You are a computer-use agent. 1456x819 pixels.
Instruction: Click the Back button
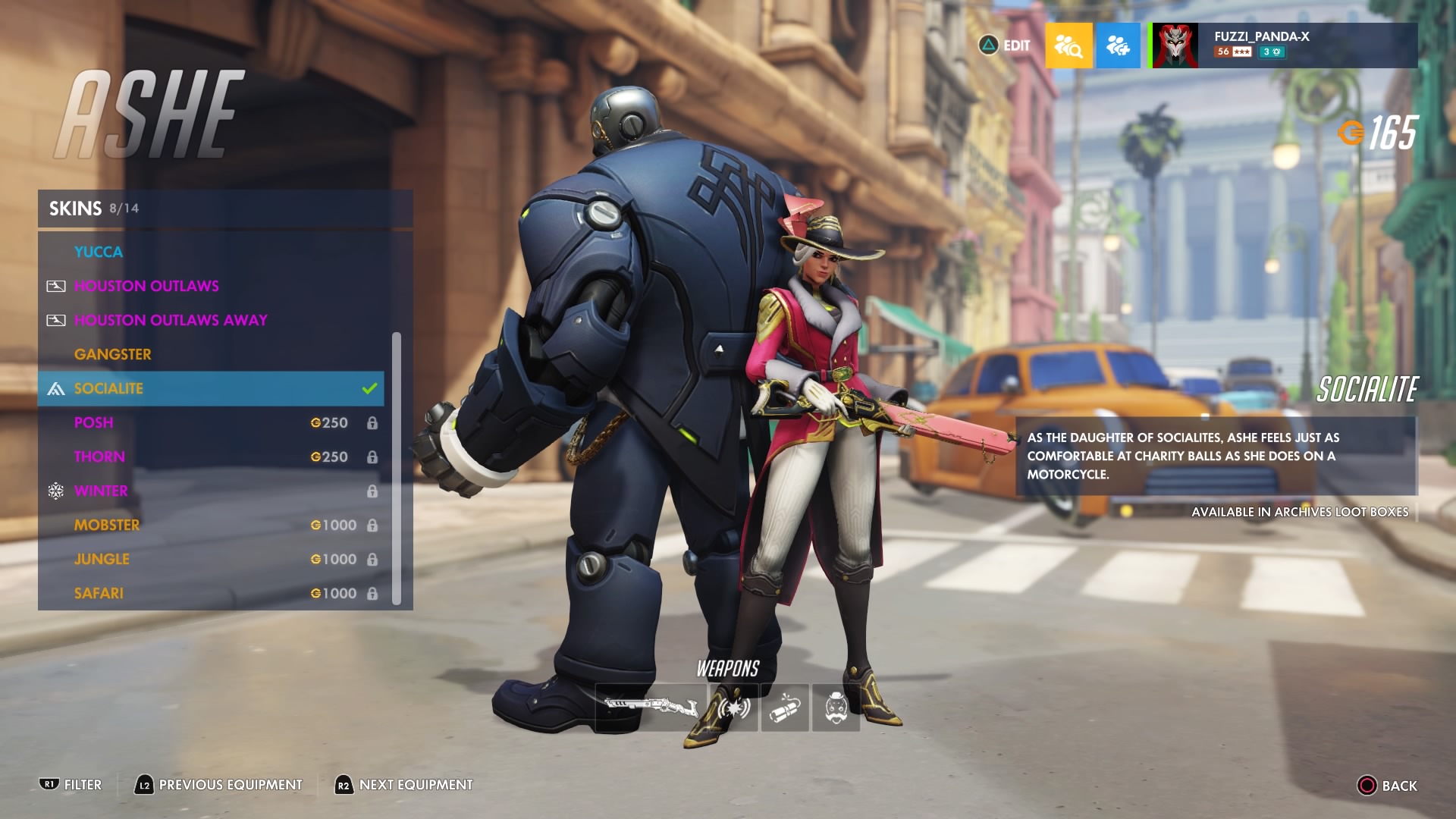click(1387, 786)
